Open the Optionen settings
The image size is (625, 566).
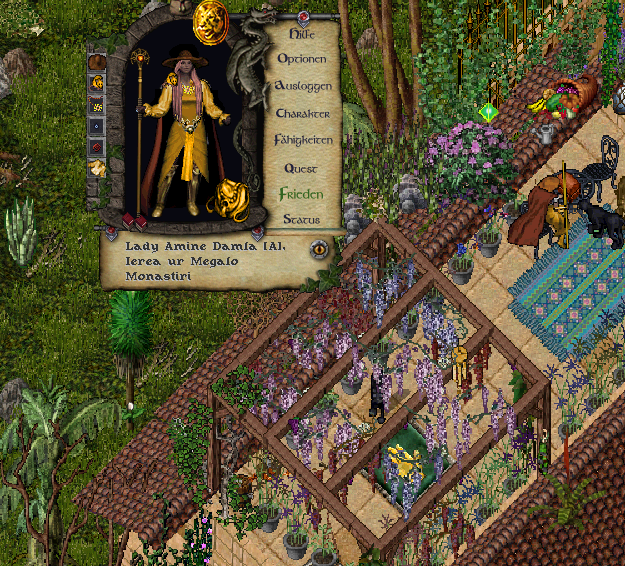[302, 59]
